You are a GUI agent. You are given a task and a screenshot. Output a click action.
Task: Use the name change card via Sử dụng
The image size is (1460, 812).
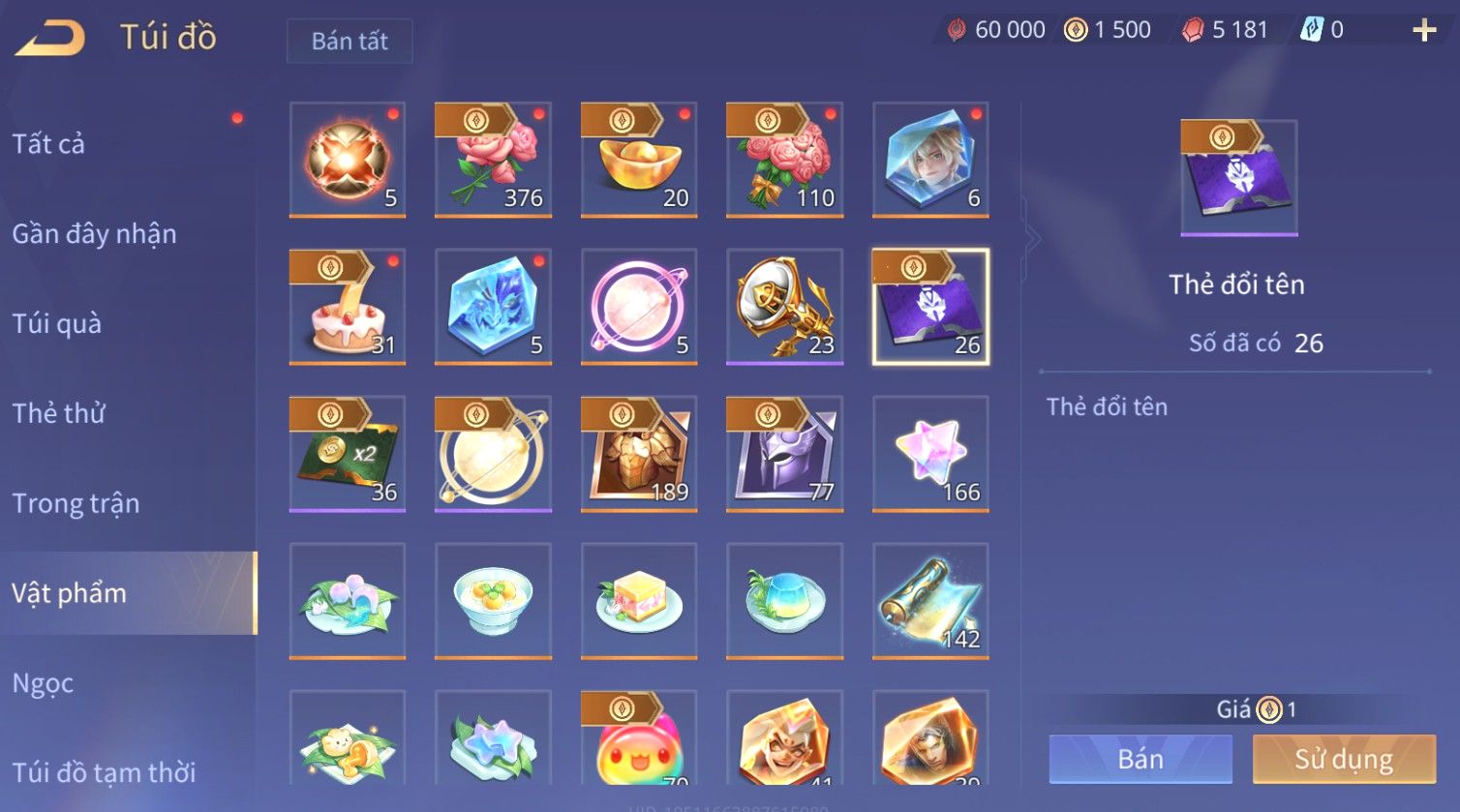coord(1344,759)
